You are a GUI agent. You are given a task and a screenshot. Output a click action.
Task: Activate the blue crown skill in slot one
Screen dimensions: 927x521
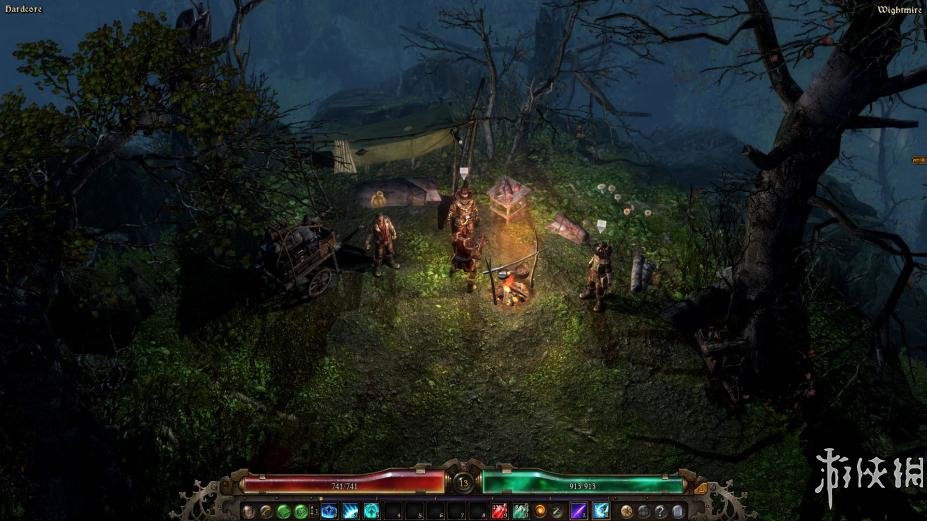point(329,511)
